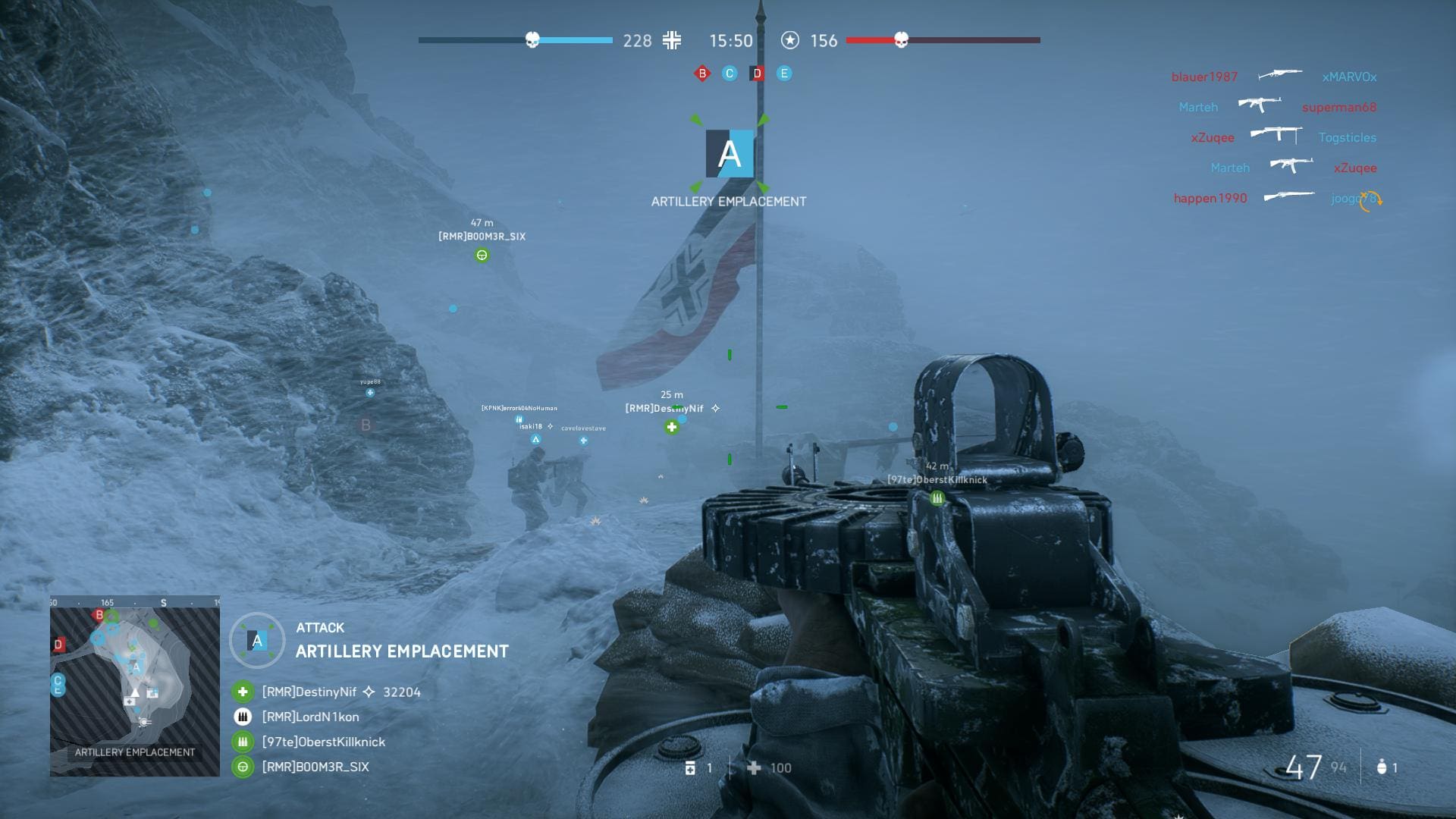Click the large A Artillery Emplacement objective marker
1456x819 pixels.
[730, 154]
